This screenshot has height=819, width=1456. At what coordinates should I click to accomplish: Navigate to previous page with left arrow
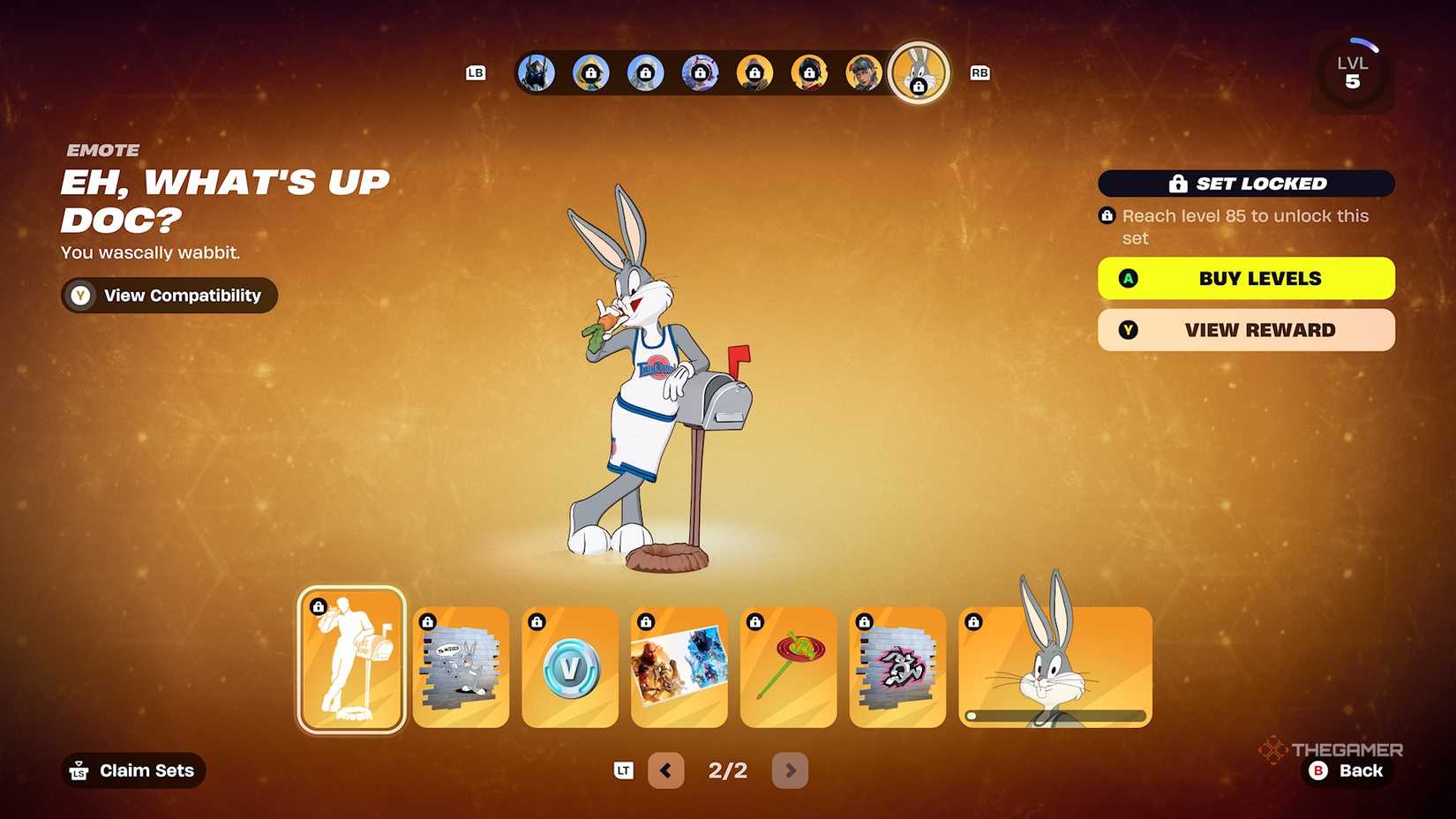[666, 770]
